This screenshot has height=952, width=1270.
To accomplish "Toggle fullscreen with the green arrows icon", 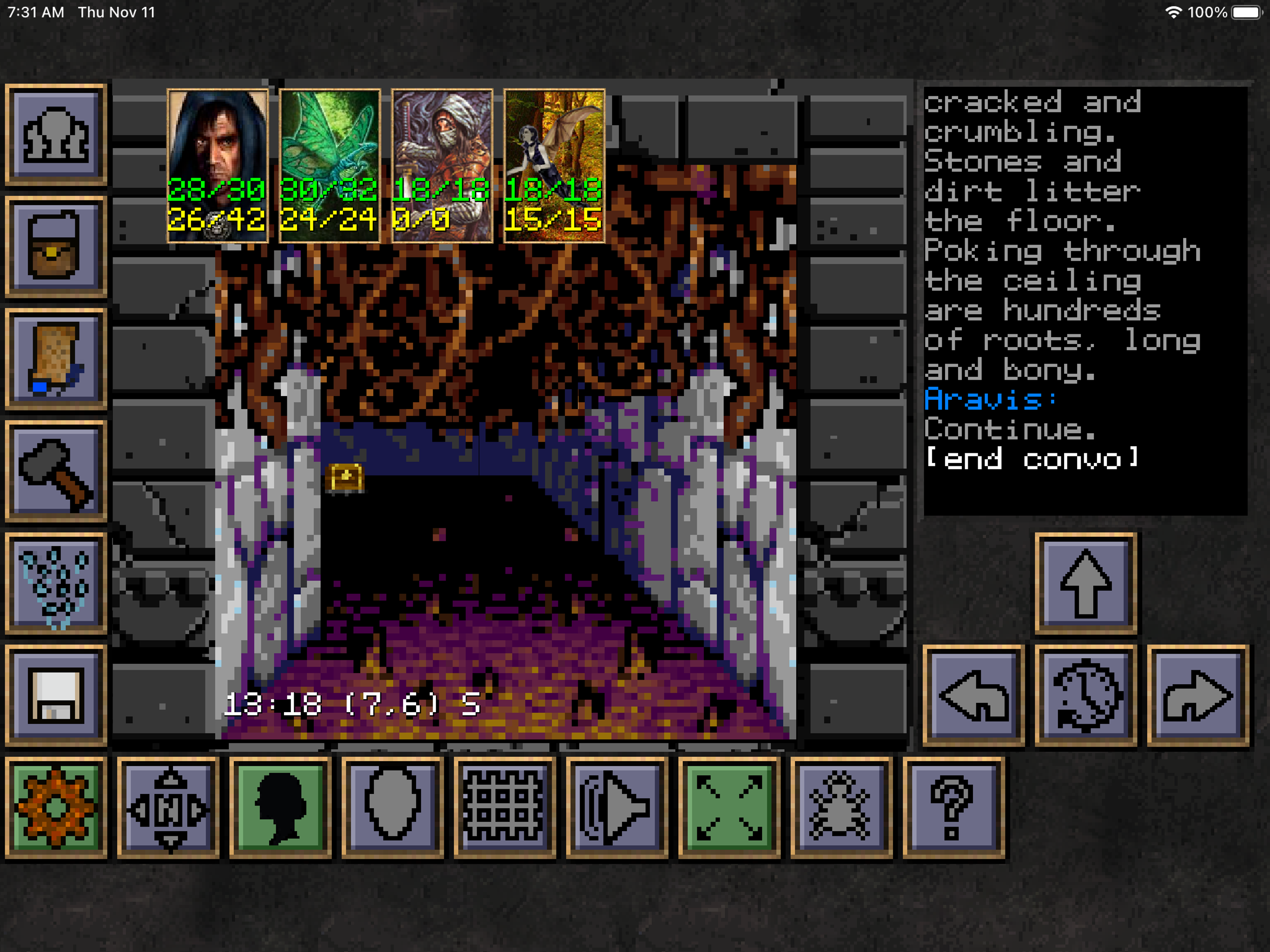I will coord(729,807).
